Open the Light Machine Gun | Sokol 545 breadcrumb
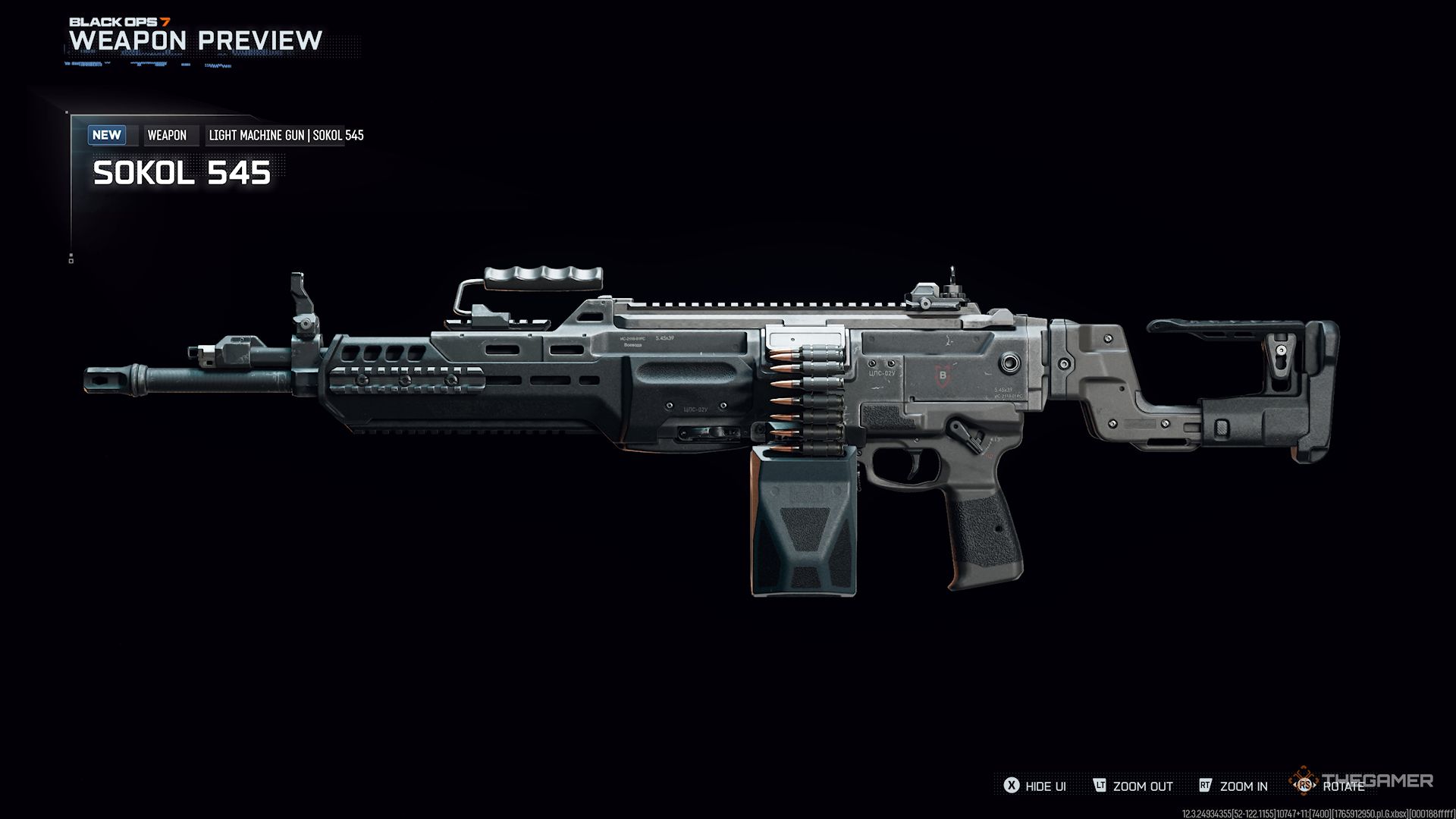The image size is (1456, 819). (x=285, y=136)
